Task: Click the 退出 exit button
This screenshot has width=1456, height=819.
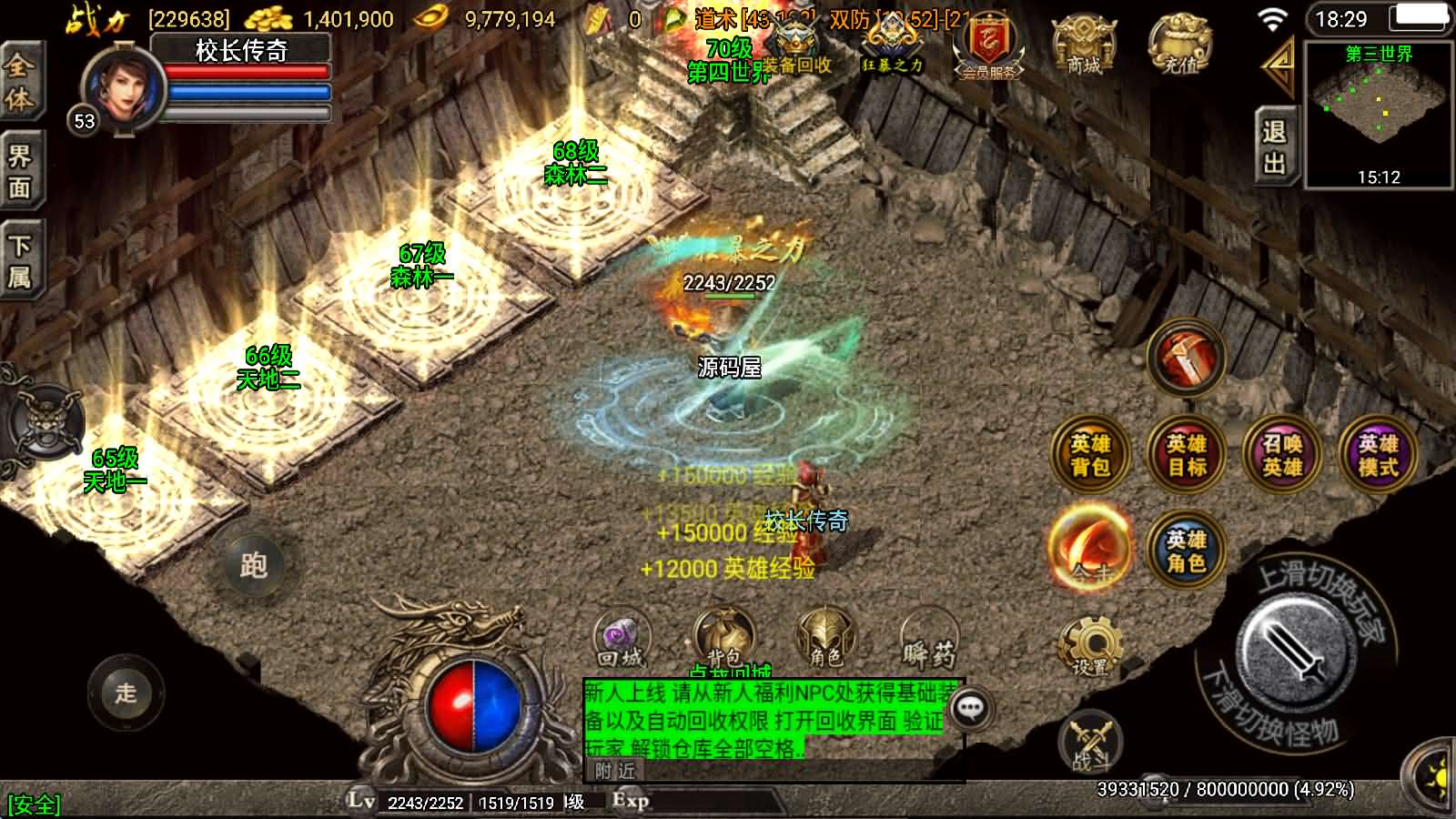Action: click(x=1274, y=147)
